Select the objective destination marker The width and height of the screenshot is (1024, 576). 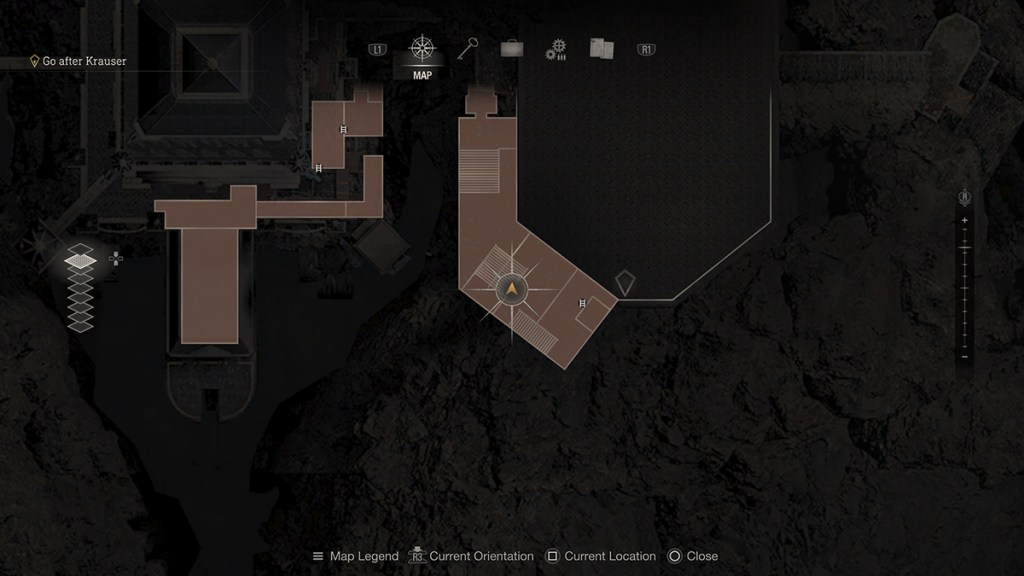tap(625, 283)
